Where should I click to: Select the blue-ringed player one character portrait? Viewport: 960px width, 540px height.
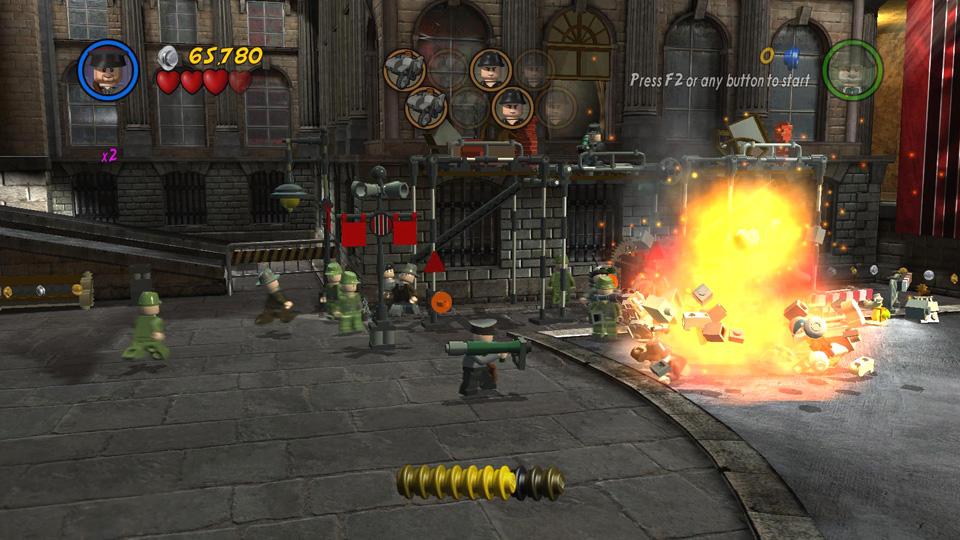108,71
